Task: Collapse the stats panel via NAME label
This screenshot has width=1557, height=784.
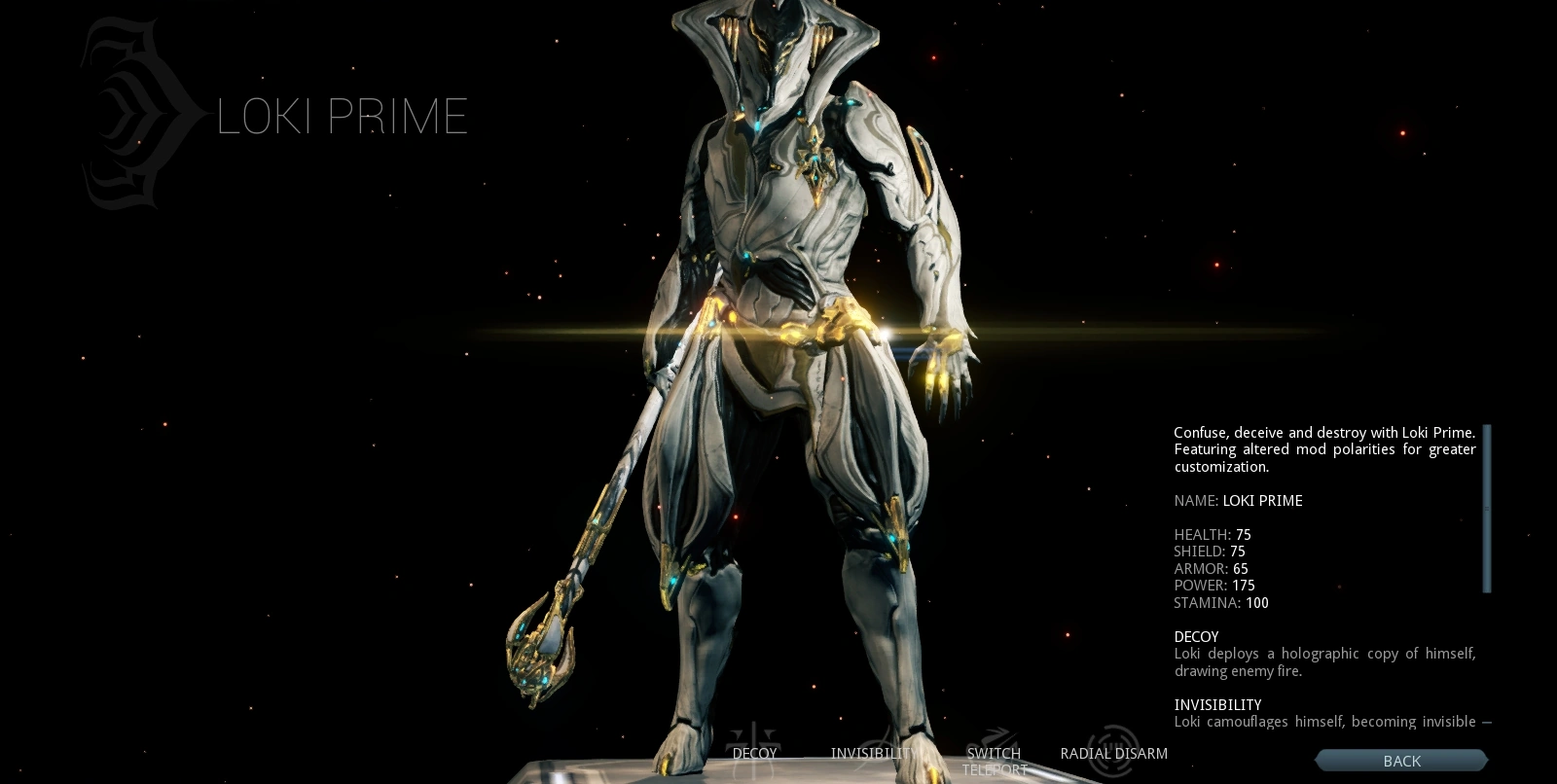Action: 1195,501
